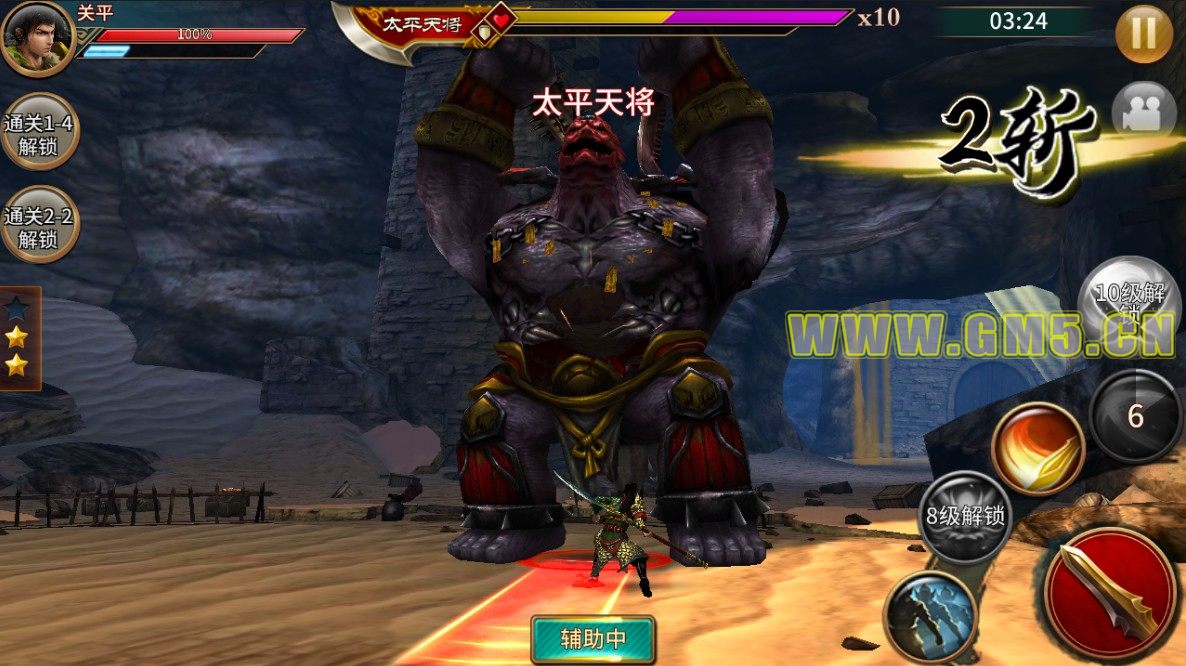Tap the skill on cooldown showing 6

(x=1135, y=415)
